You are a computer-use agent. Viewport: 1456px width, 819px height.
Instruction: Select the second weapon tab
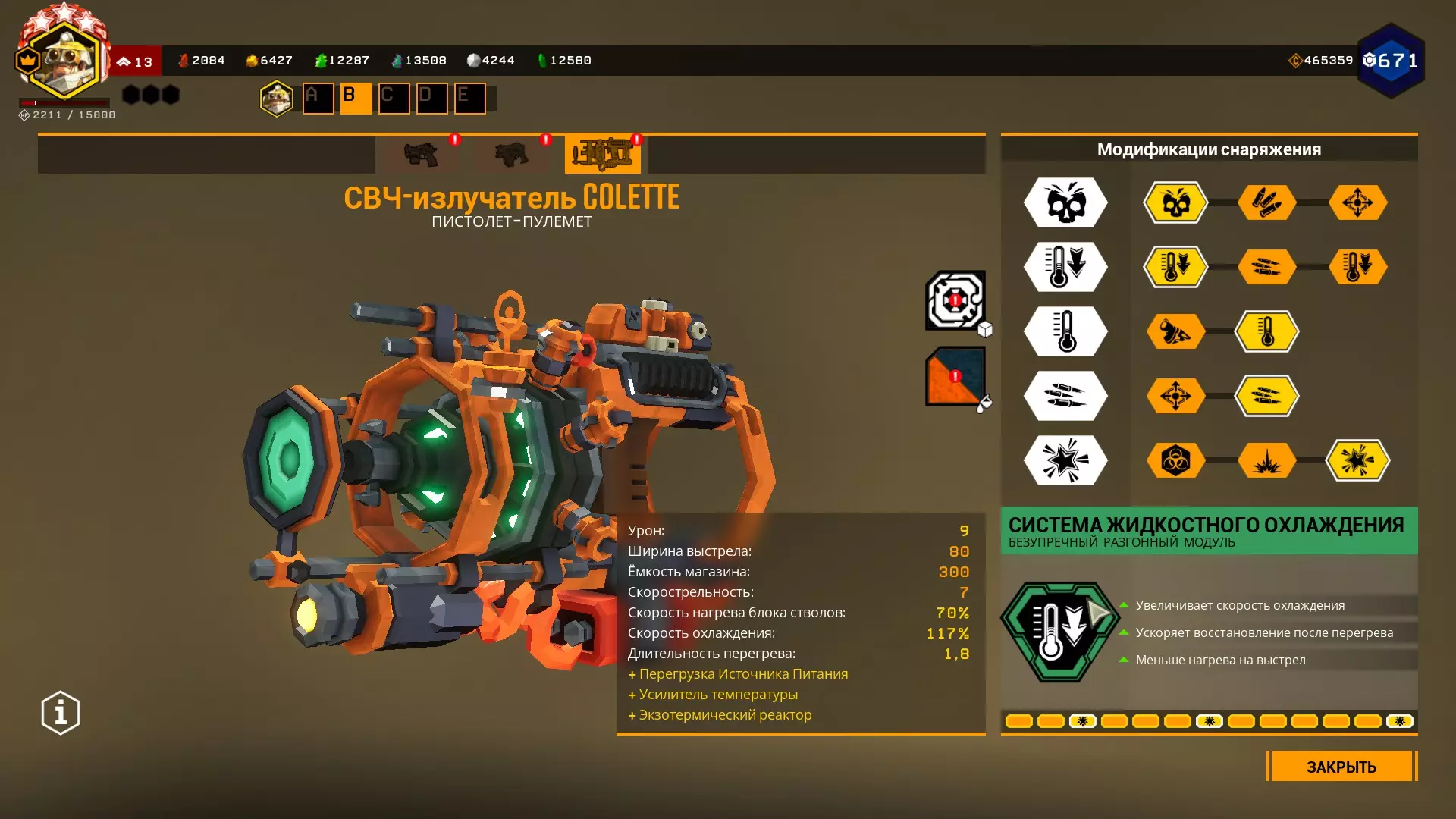pos(512,154)
